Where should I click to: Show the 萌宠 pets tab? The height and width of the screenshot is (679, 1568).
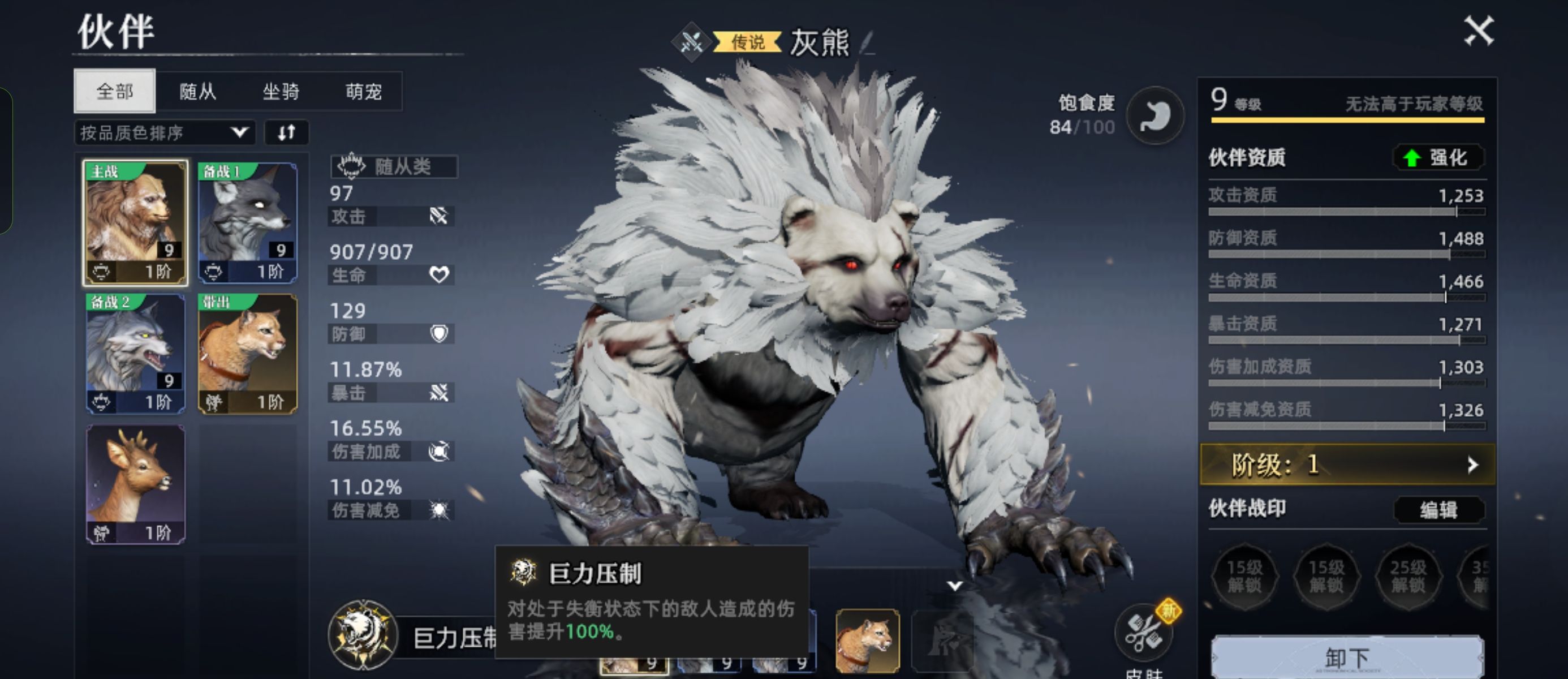[363, 91]
